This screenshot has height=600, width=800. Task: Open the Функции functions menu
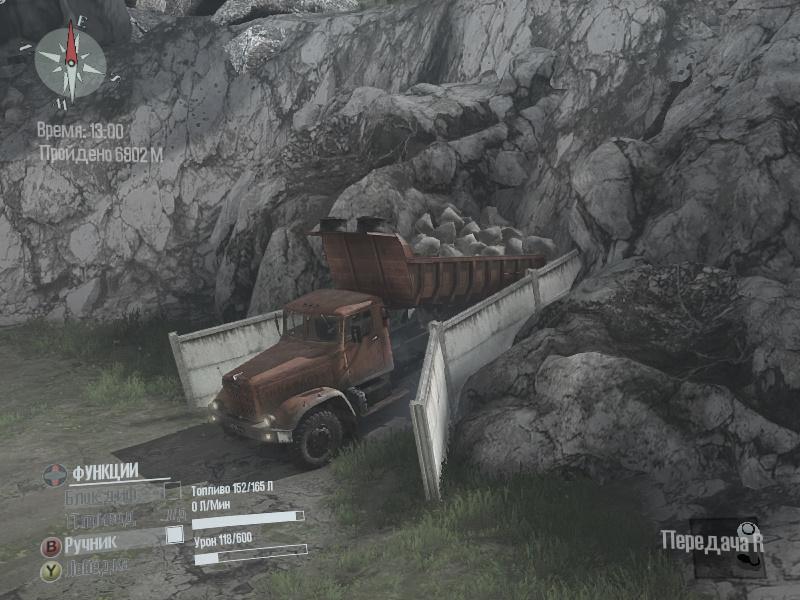(x=104, y=472)
